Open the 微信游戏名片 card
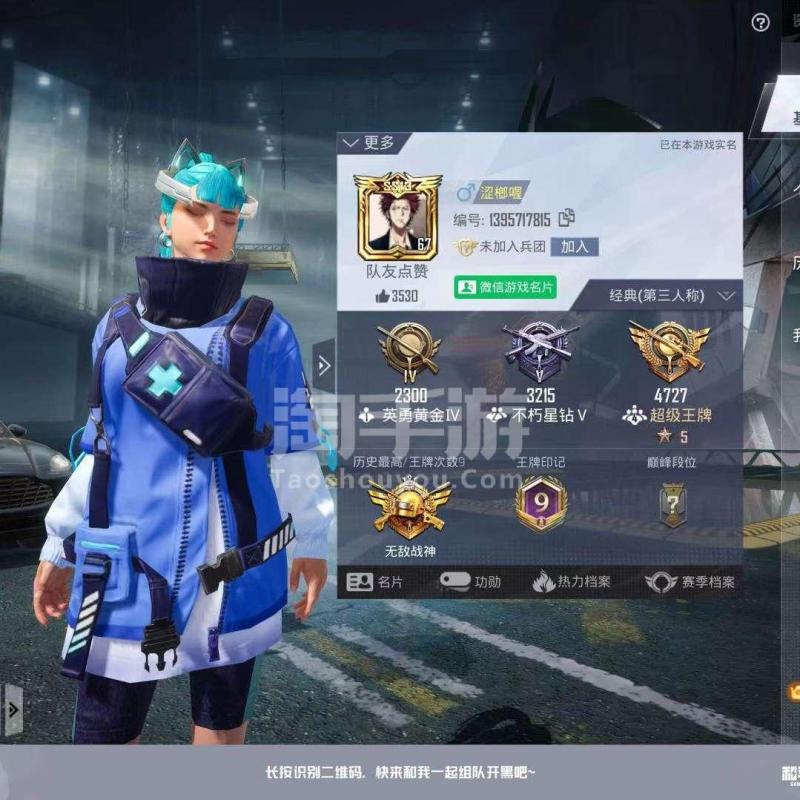The height and width of the screenshot is (800, 800). (x=505, y=287)
